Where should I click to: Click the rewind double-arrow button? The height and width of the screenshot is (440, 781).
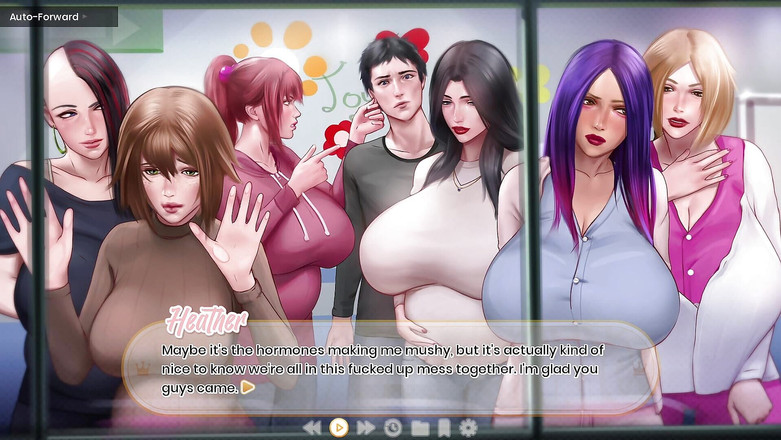click(x=312, y=428)
